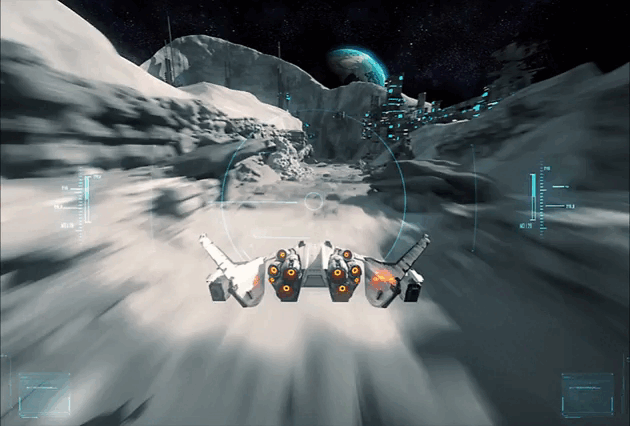Click the small circular center targeting reticle
This screenshot has width=630, height=426.
coord(314,201)
